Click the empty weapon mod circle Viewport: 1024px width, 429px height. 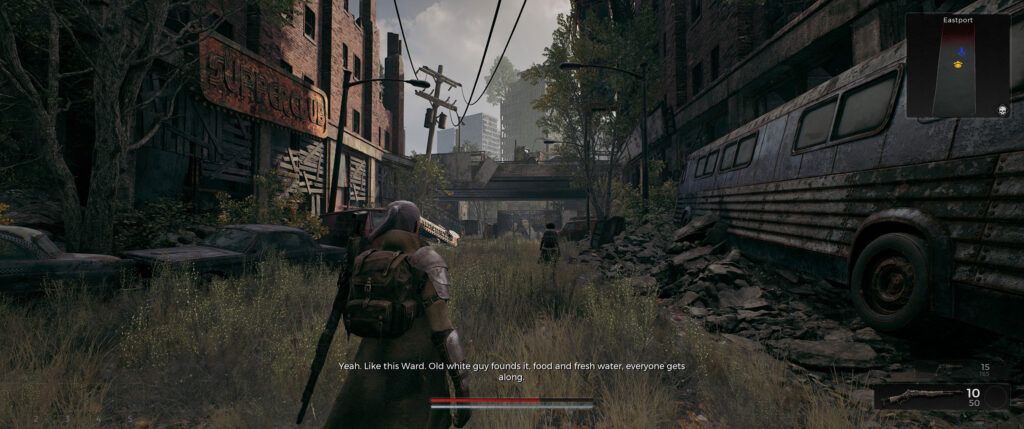(x=995, y=397)
